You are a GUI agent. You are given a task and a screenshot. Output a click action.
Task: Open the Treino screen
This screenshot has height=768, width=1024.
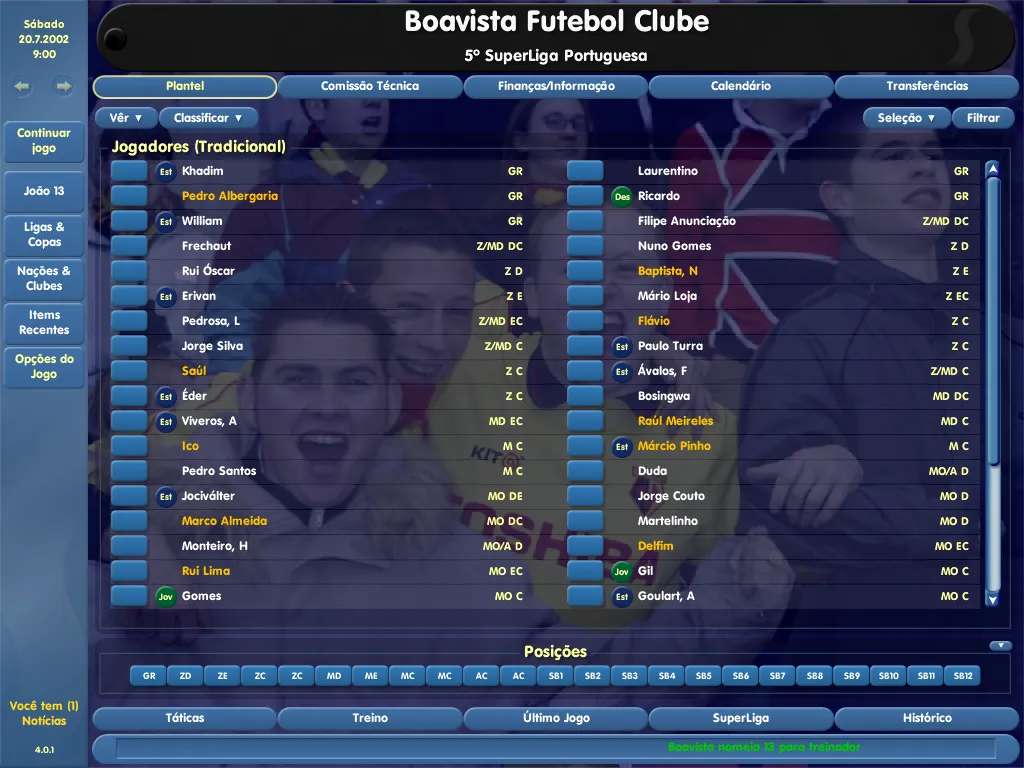(x=370, y=718)
